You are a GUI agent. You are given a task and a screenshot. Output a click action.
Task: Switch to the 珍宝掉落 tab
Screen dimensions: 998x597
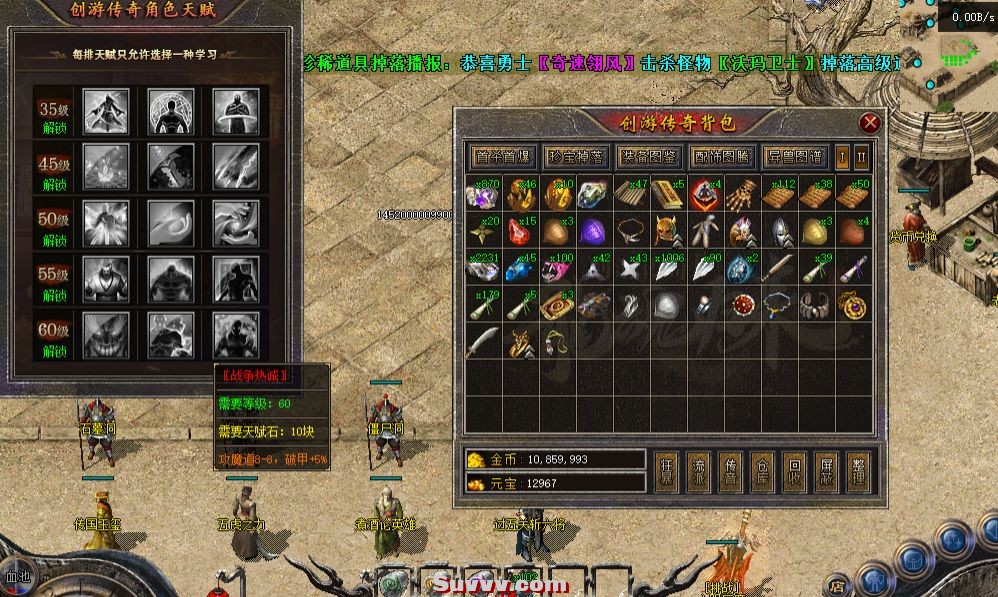pyautogui.click(x=575, y=157)
